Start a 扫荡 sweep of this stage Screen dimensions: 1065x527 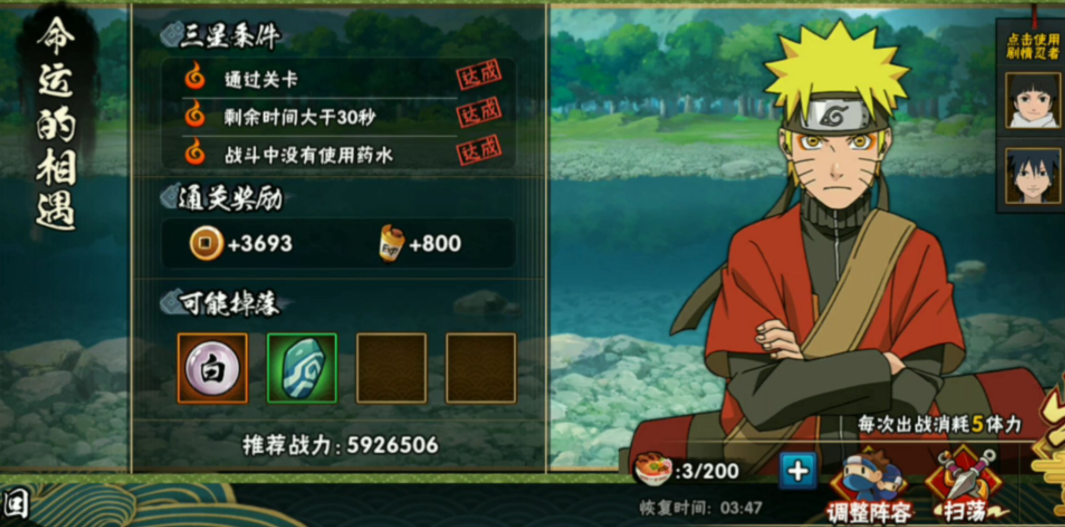[961, 487]
